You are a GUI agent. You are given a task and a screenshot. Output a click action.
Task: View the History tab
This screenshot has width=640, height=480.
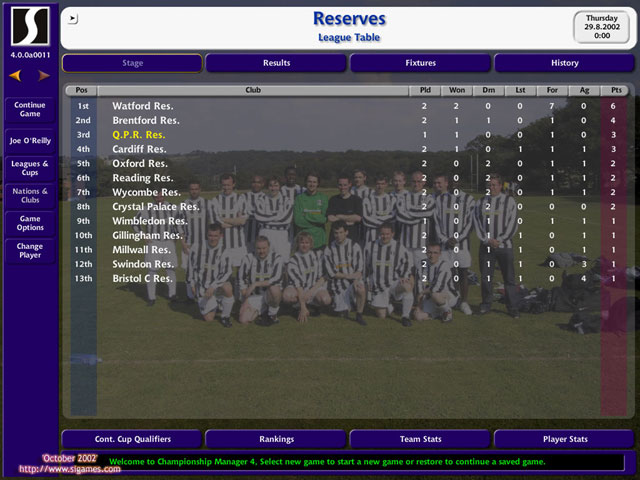click(x=564, y=63)
